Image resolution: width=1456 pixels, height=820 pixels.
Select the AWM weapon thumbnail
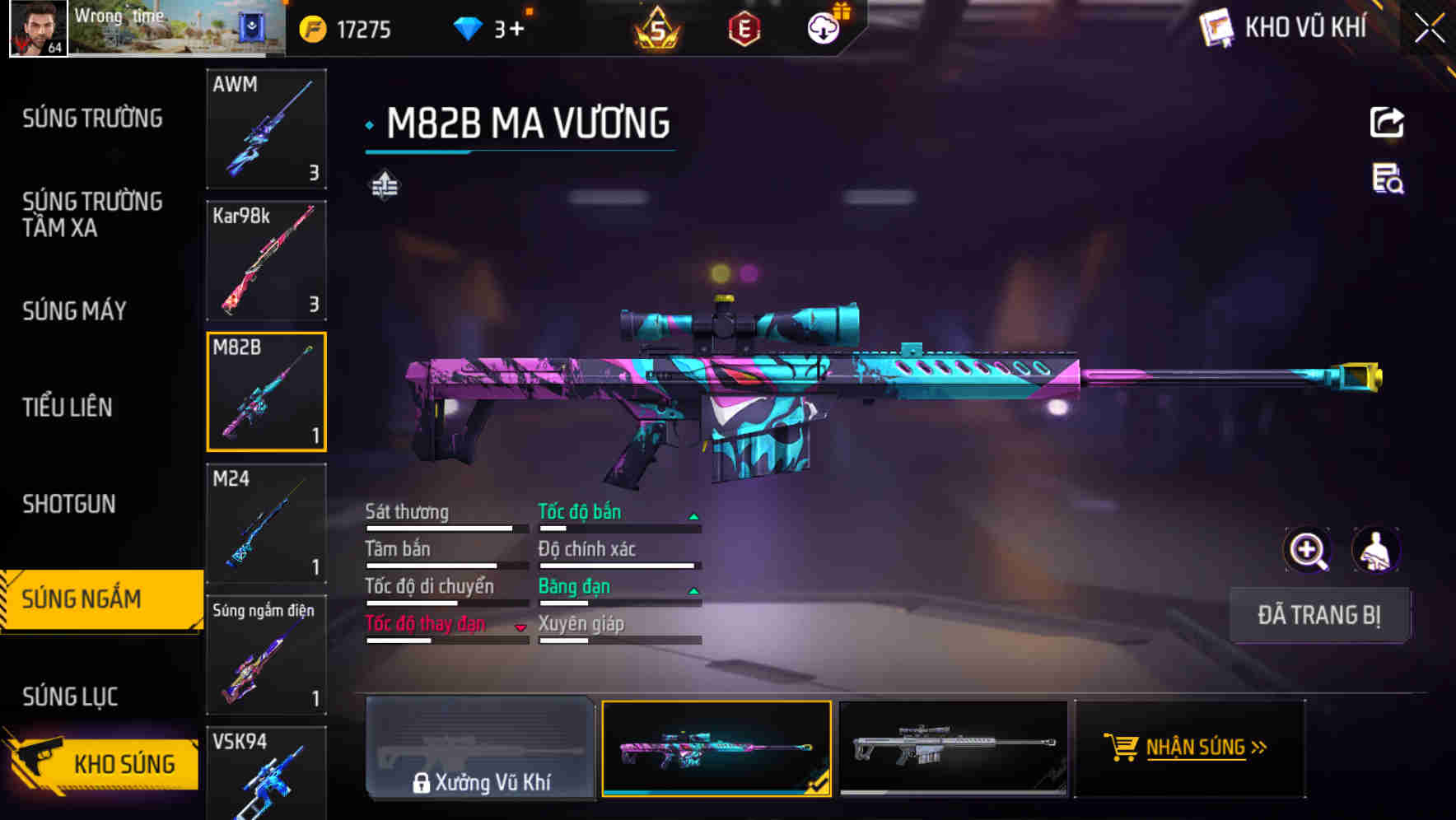pos(266,130)
